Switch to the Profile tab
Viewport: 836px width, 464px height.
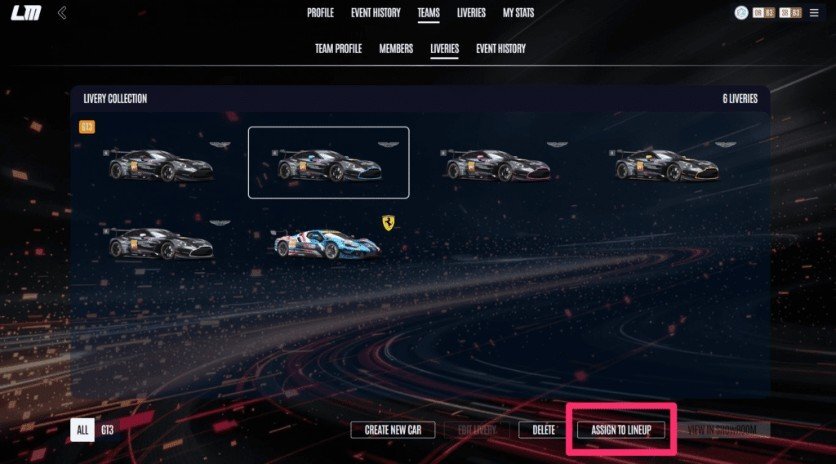pos(320,13)
